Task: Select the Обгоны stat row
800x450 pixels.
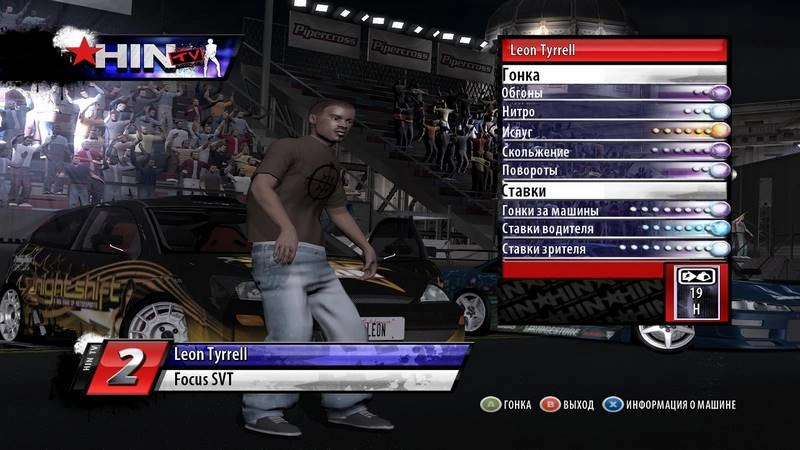Action: [x=614, y=93]
